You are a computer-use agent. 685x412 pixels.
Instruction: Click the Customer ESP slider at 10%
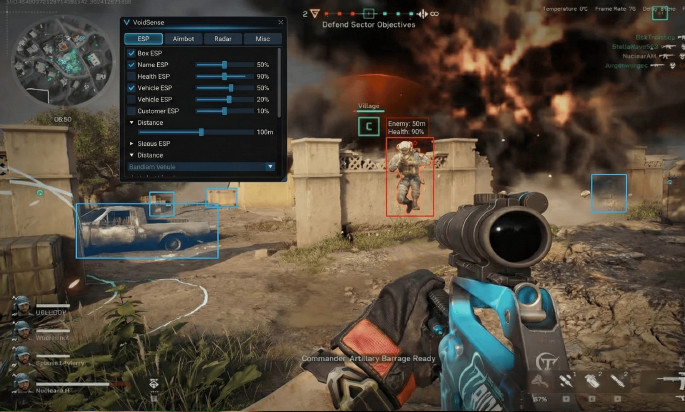pyautogui.click(x=223, y=111)
